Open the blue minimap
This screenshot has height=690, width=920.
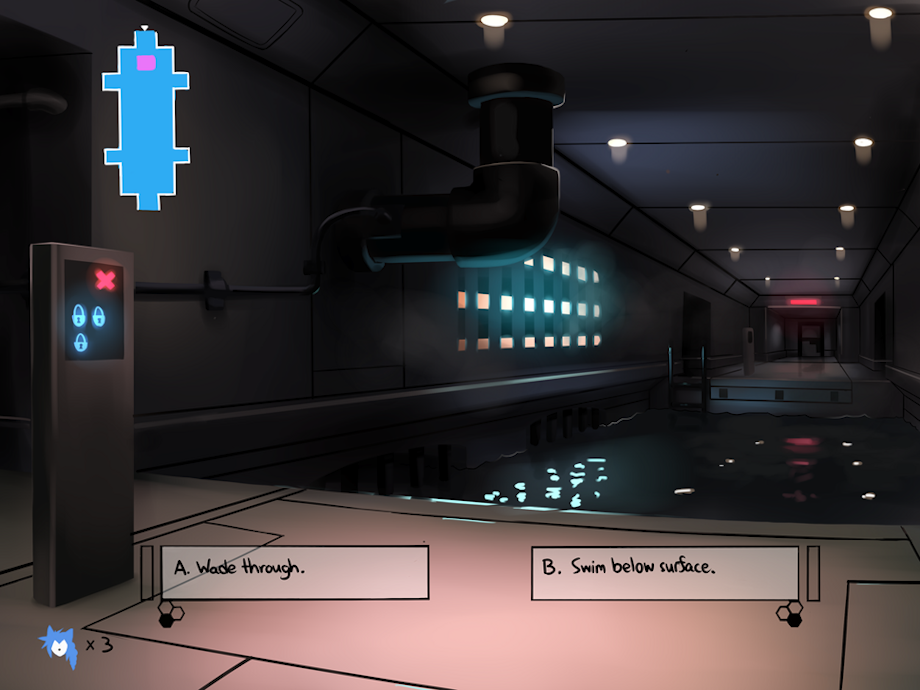[146, 120]
